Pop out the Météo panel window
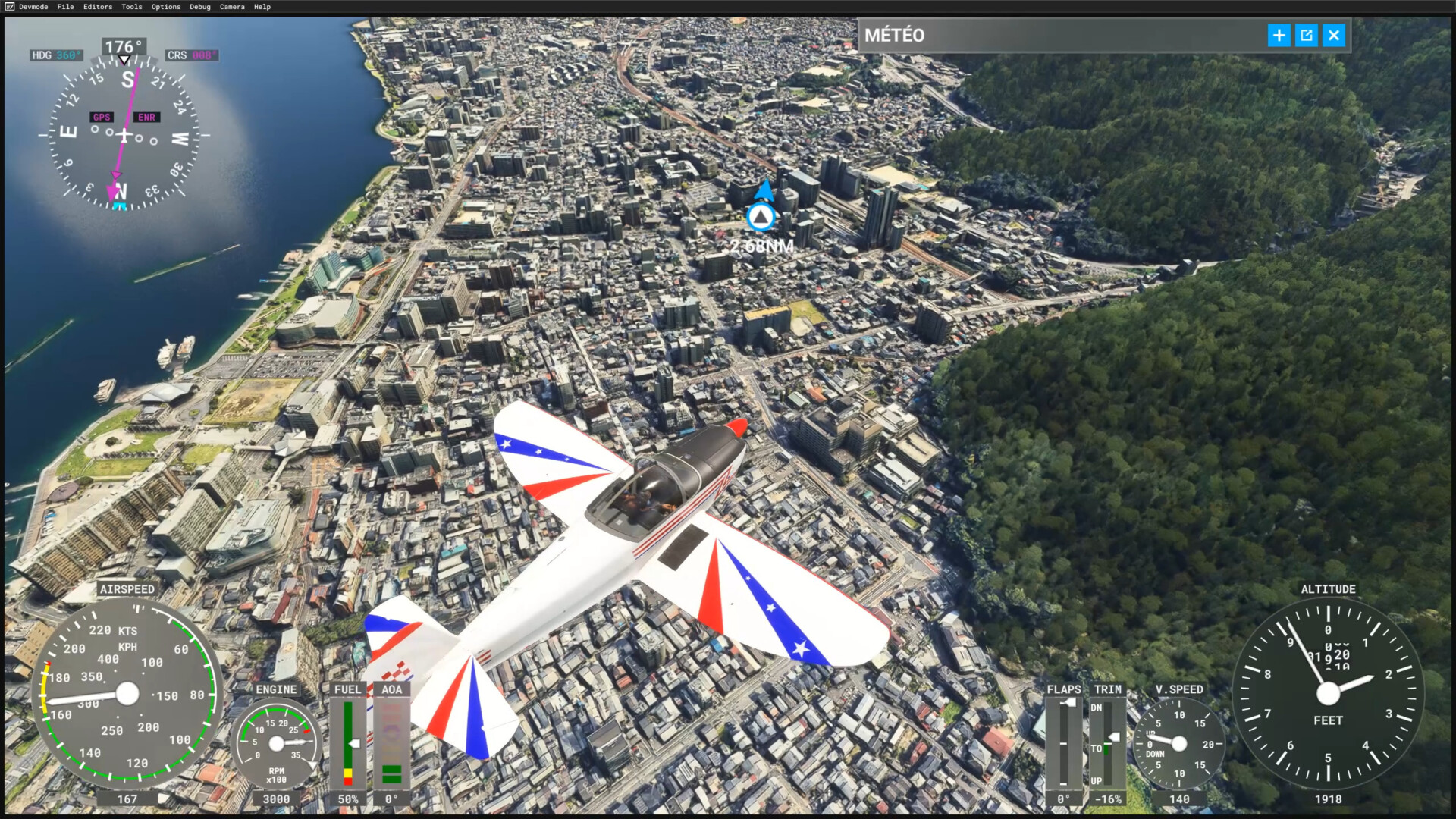Viewport: 1456px width, 819px height. click(x=1307, y=36)
